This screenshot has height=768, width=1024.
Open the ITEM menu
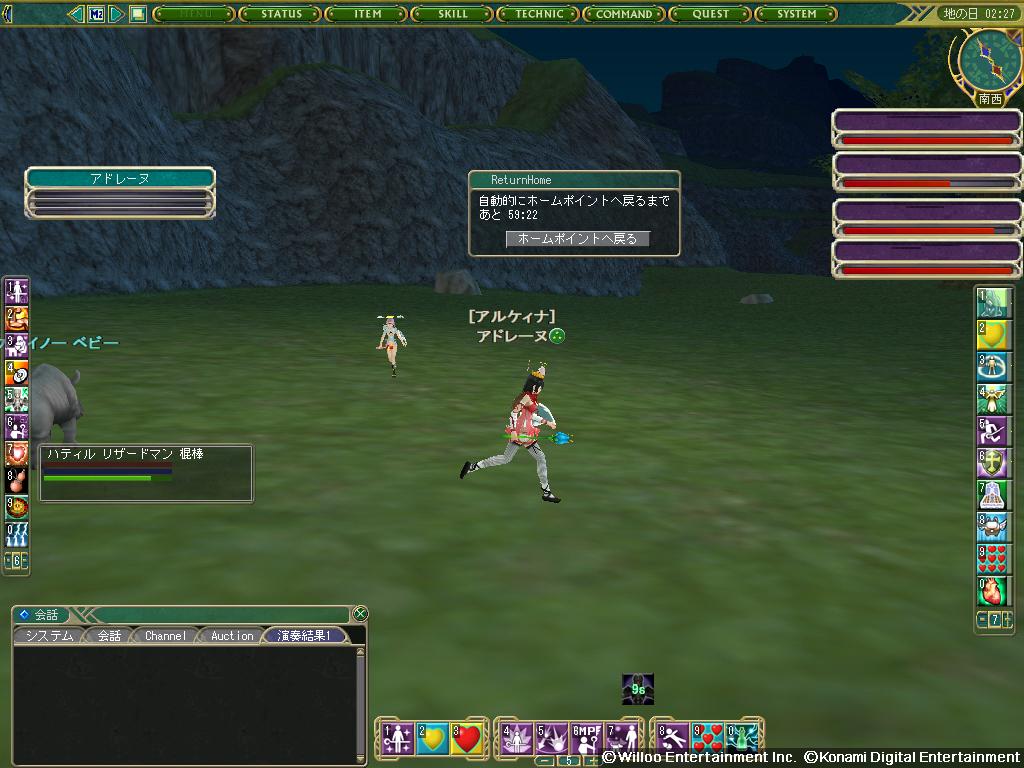[367, 14]
